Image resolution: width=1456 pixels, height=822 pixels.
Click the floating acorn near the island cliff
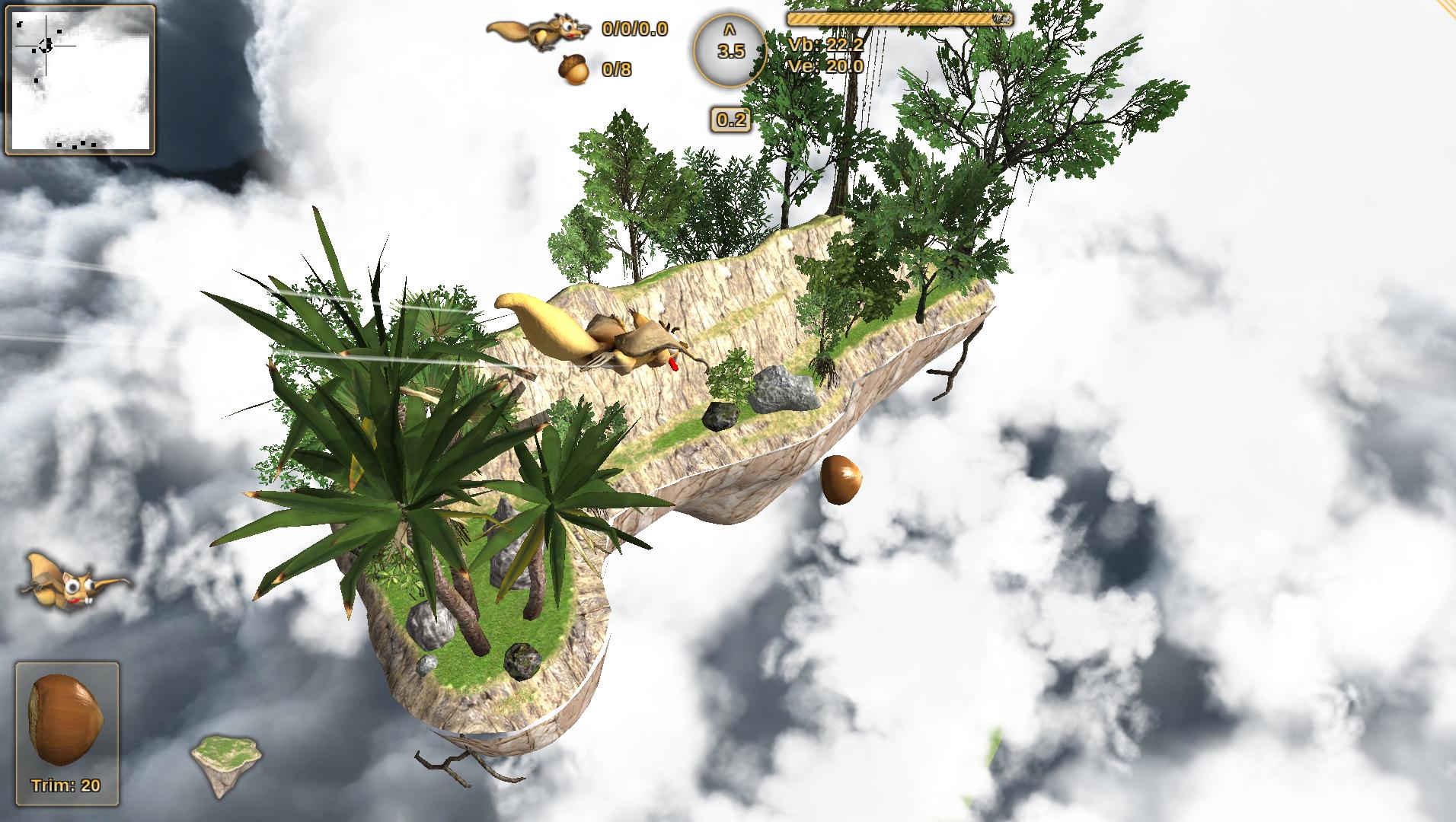click(844, 481)
